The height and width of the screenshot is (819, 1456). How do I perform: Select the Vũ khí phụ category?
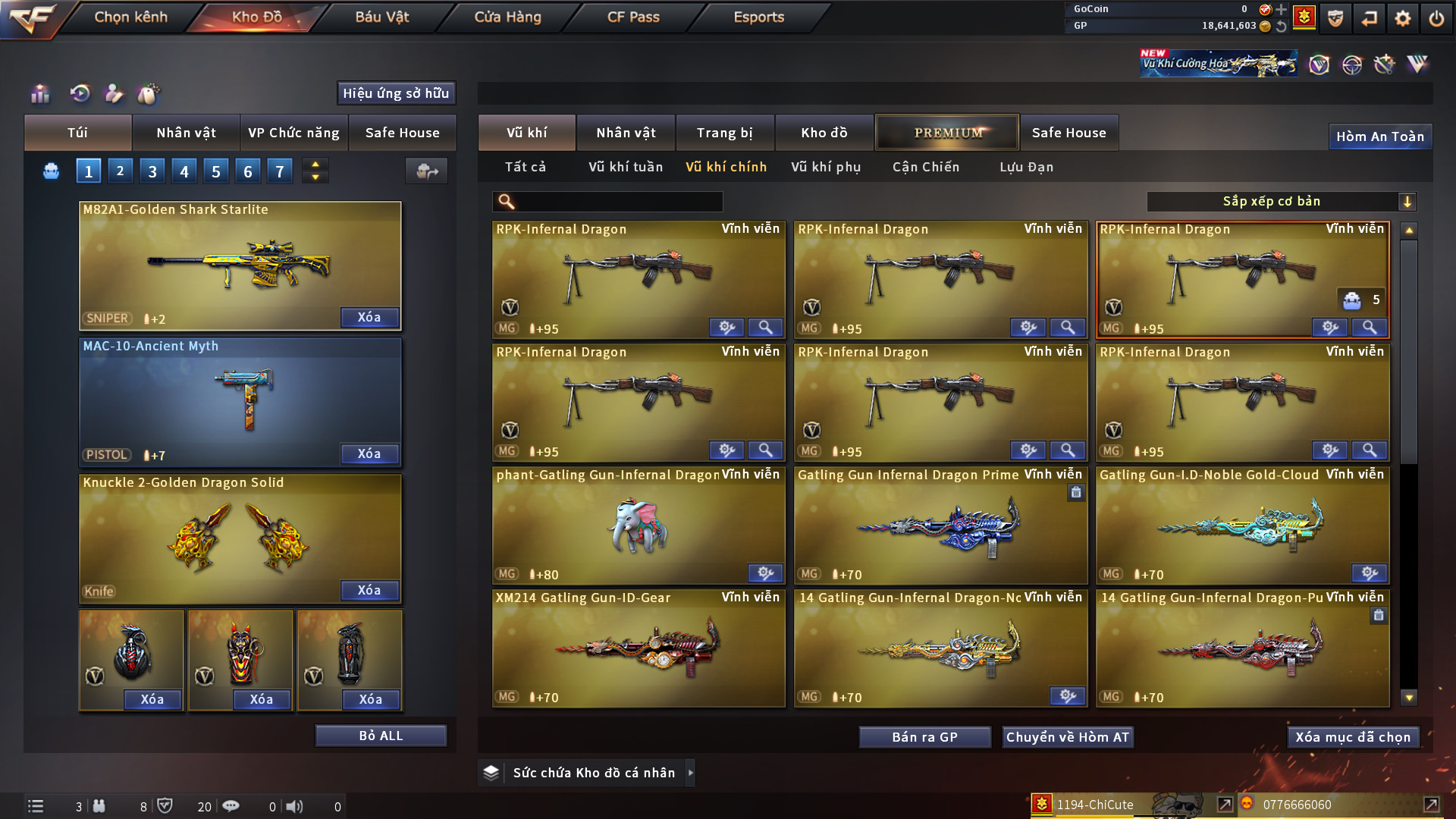tap(826, 167)
